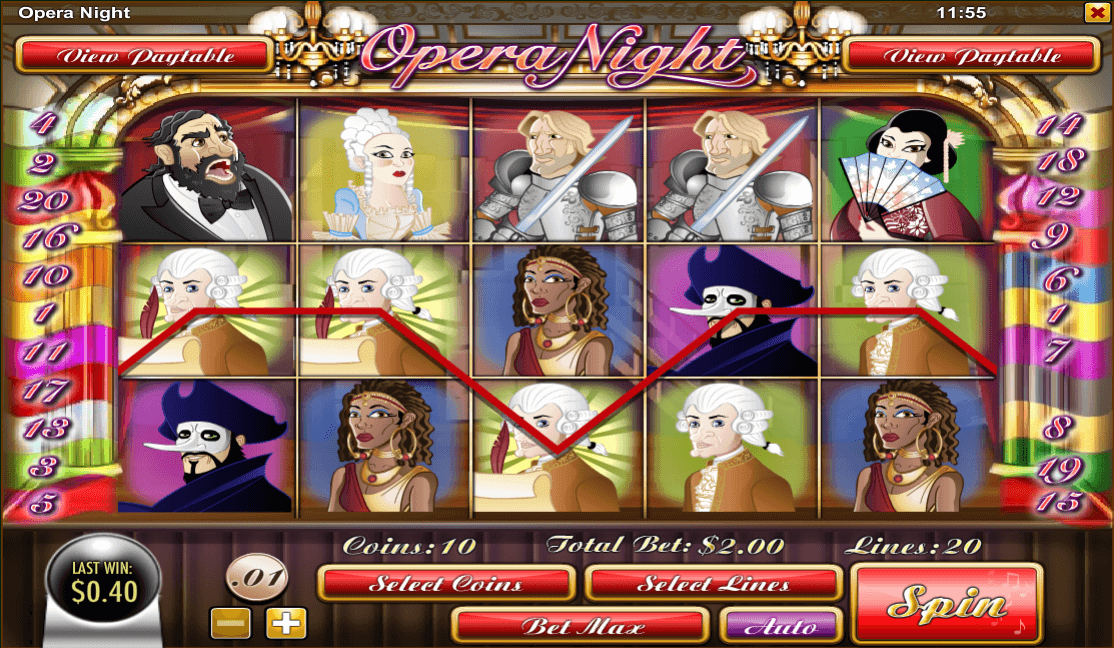Click Select Lines button
Screen dimensions: 1114x648
click(713, 583)
